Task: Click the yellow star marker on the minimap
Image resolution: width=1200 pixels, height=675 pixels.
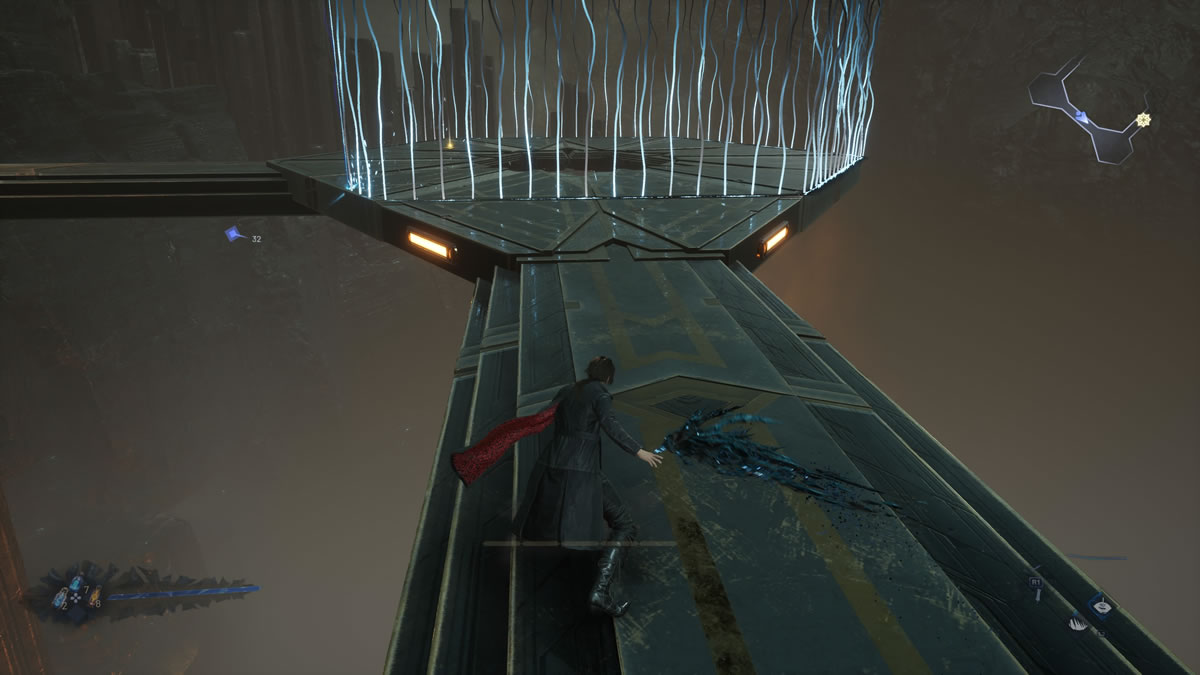Action: click(x=1143, y=120)
